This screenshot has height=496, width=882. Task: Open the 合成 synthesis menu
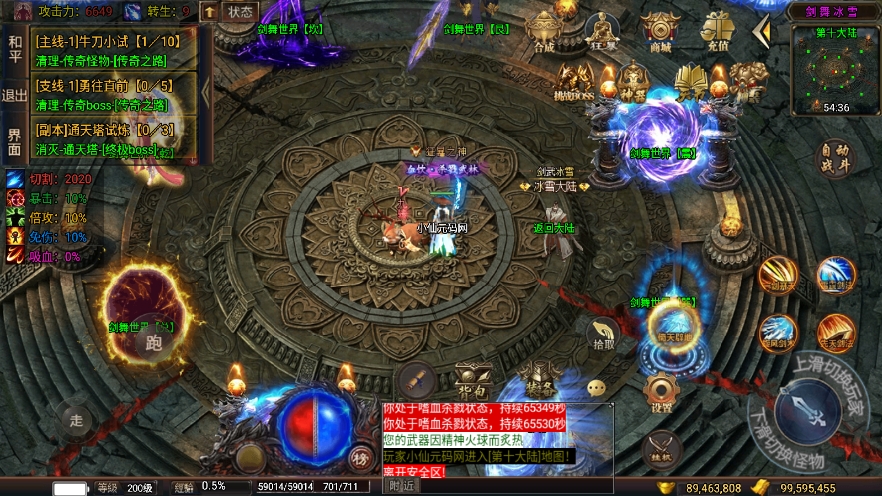[544, 32]
